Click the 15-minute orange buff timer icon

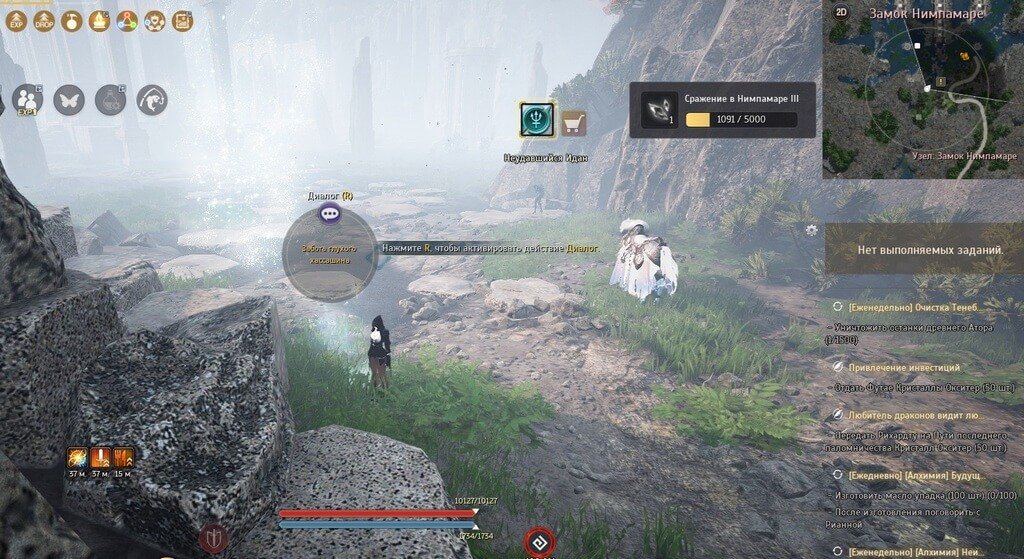tap(123, 458)
